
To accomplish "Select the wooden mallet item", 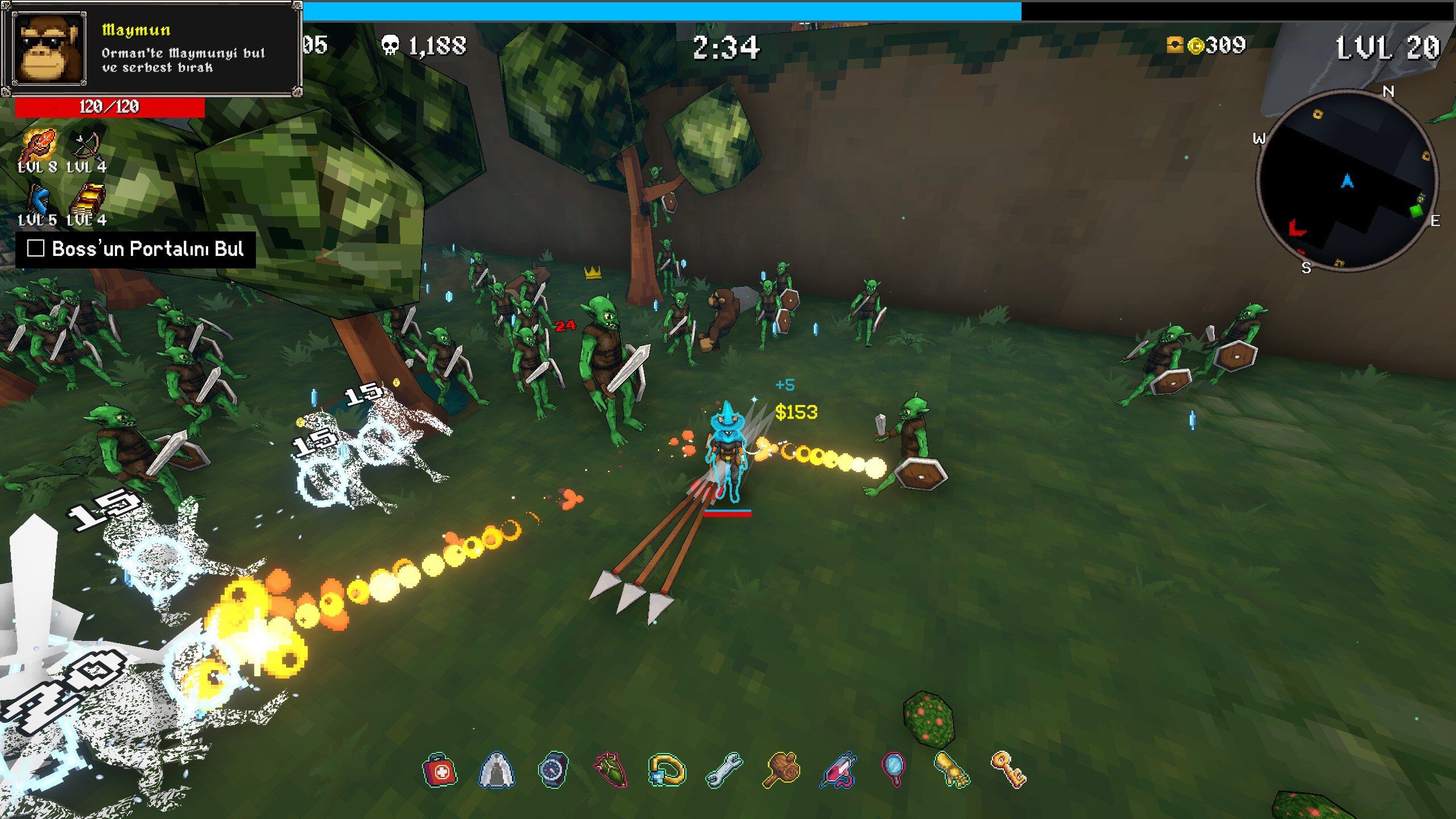I will [x=781, y=771].
